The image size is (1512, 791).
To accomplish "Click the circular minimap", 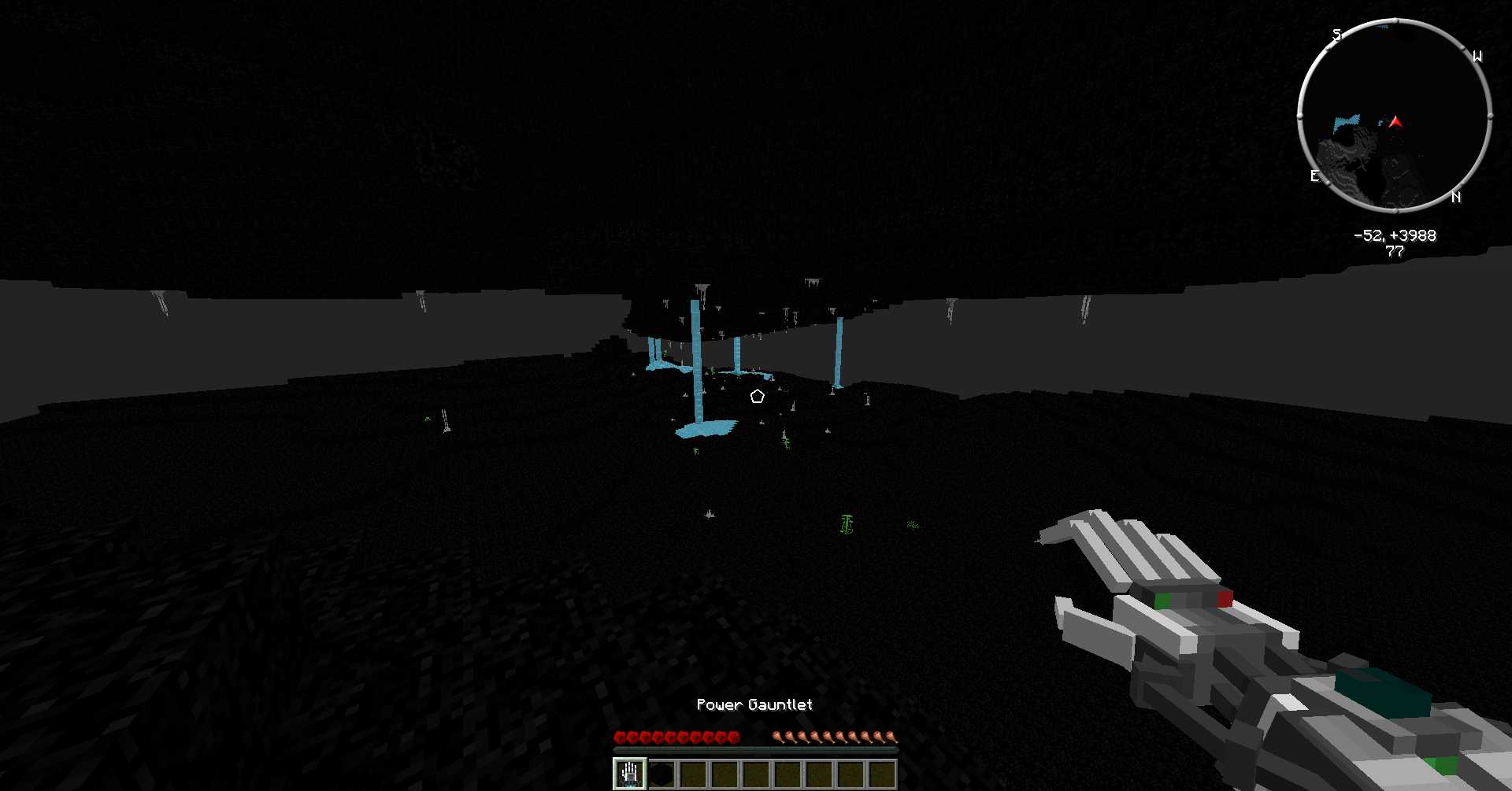I will point(1395,116).
